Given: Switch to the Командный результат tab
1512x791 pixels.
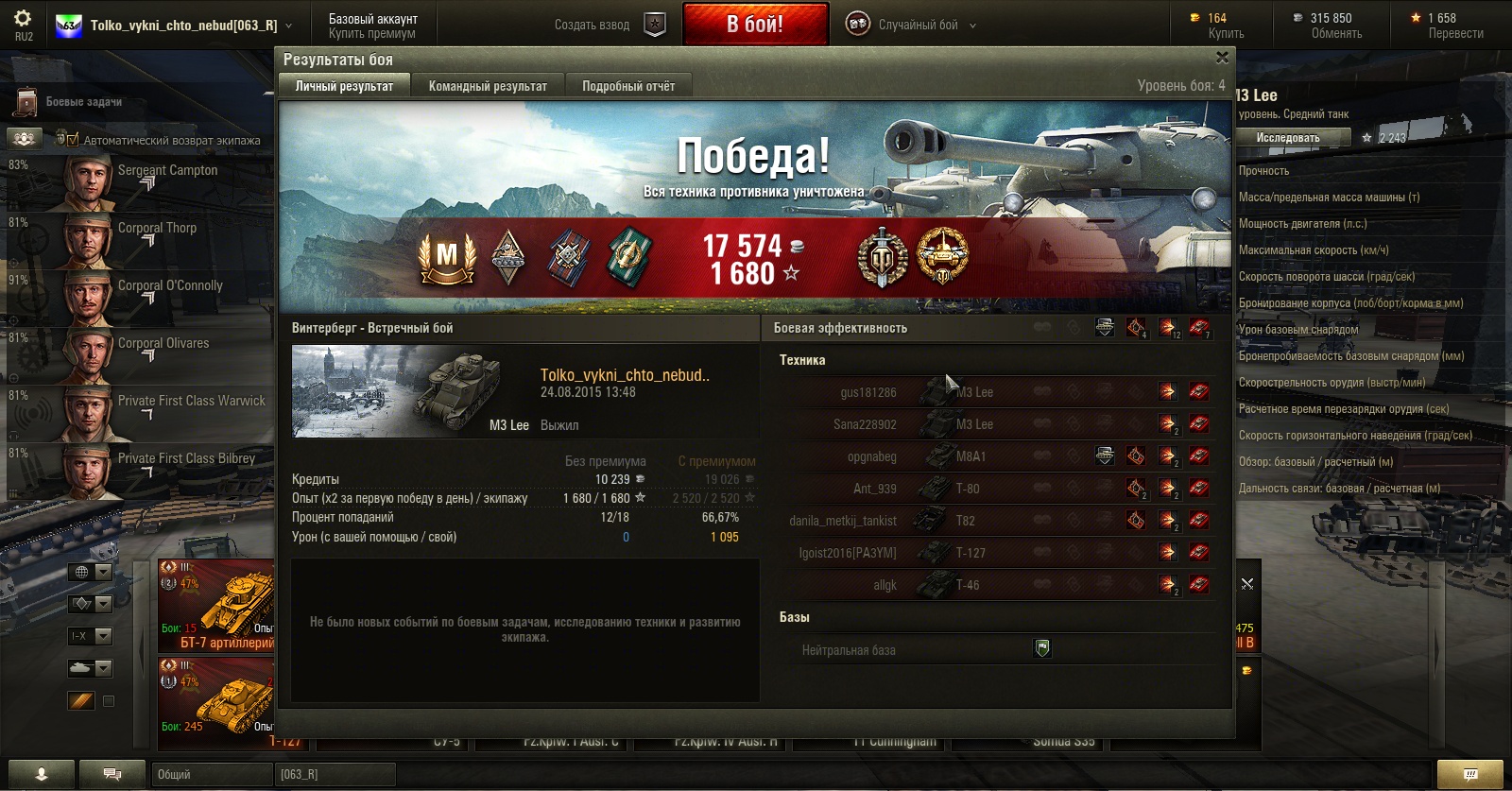Looking at the screenshot, I should tap(488, 86).
